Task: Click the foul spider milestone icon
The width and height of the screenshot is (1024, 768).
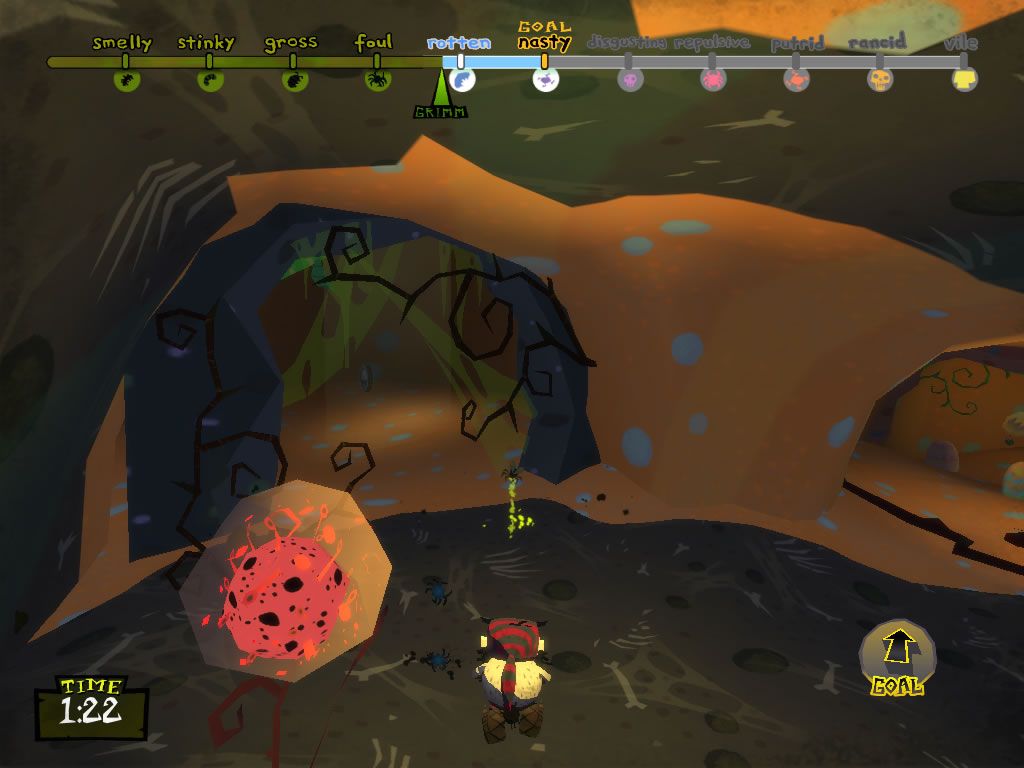Action: pyautogui.click(x=377, y=80)
